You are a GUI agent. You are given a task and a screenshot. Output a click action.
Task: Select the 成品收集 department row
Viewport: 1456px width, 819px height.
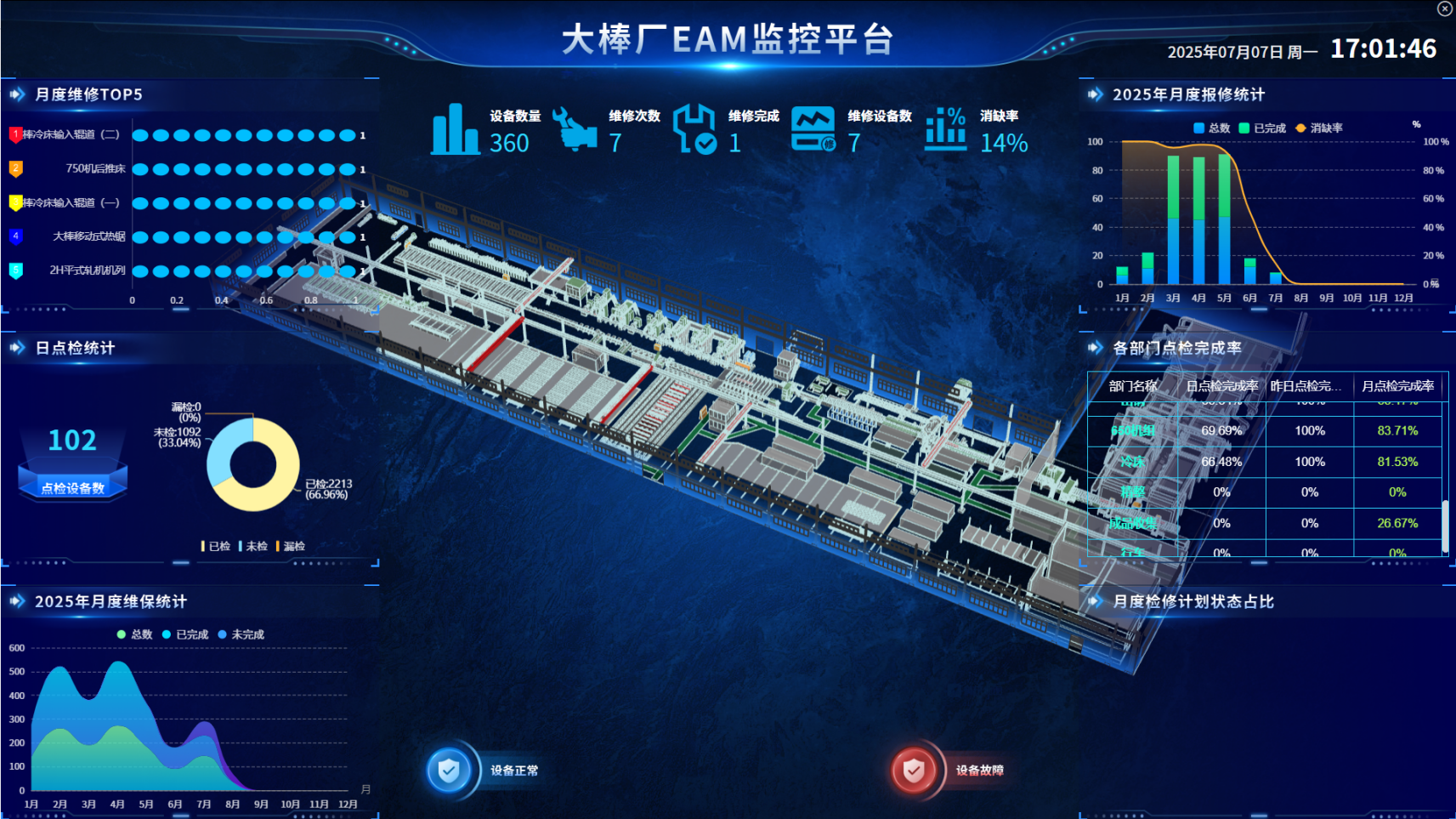(1132, 523)
